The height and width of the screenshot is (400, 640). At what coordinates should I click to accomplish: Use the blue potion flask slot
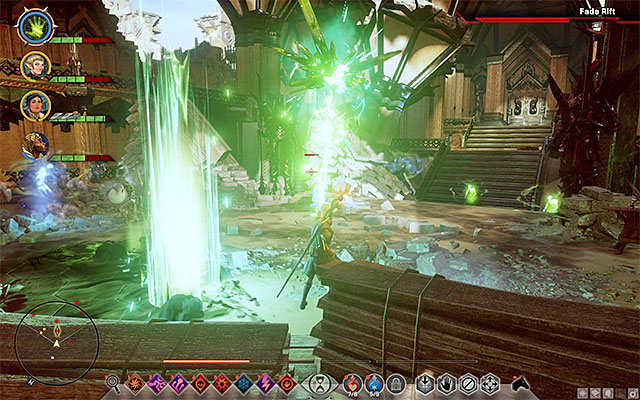coord(375,382)
